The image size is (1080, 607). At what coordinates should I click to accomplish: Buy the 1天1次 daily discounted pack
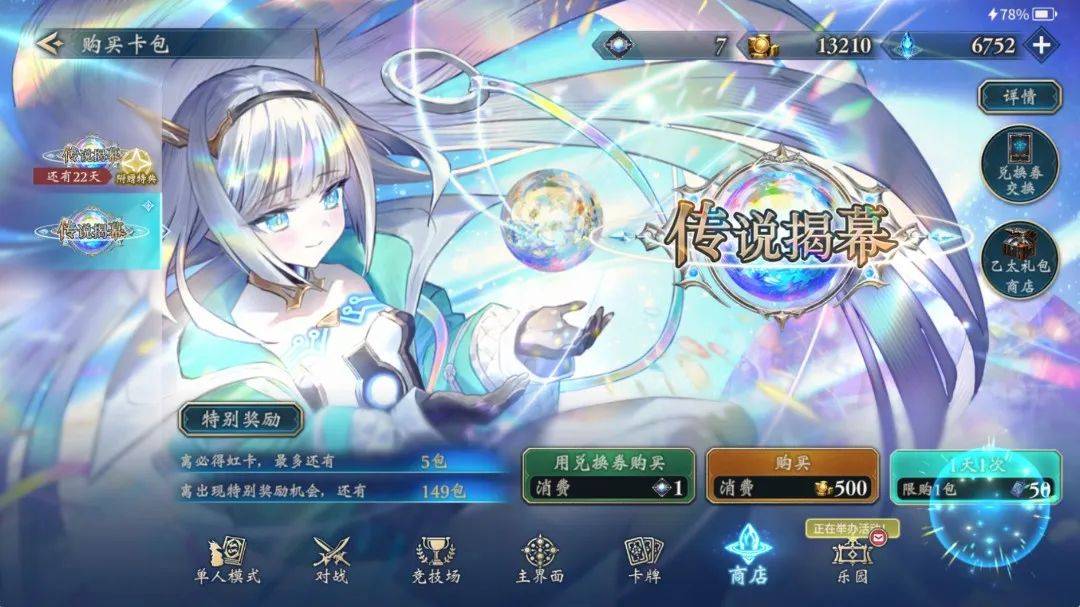pos(974,475)
